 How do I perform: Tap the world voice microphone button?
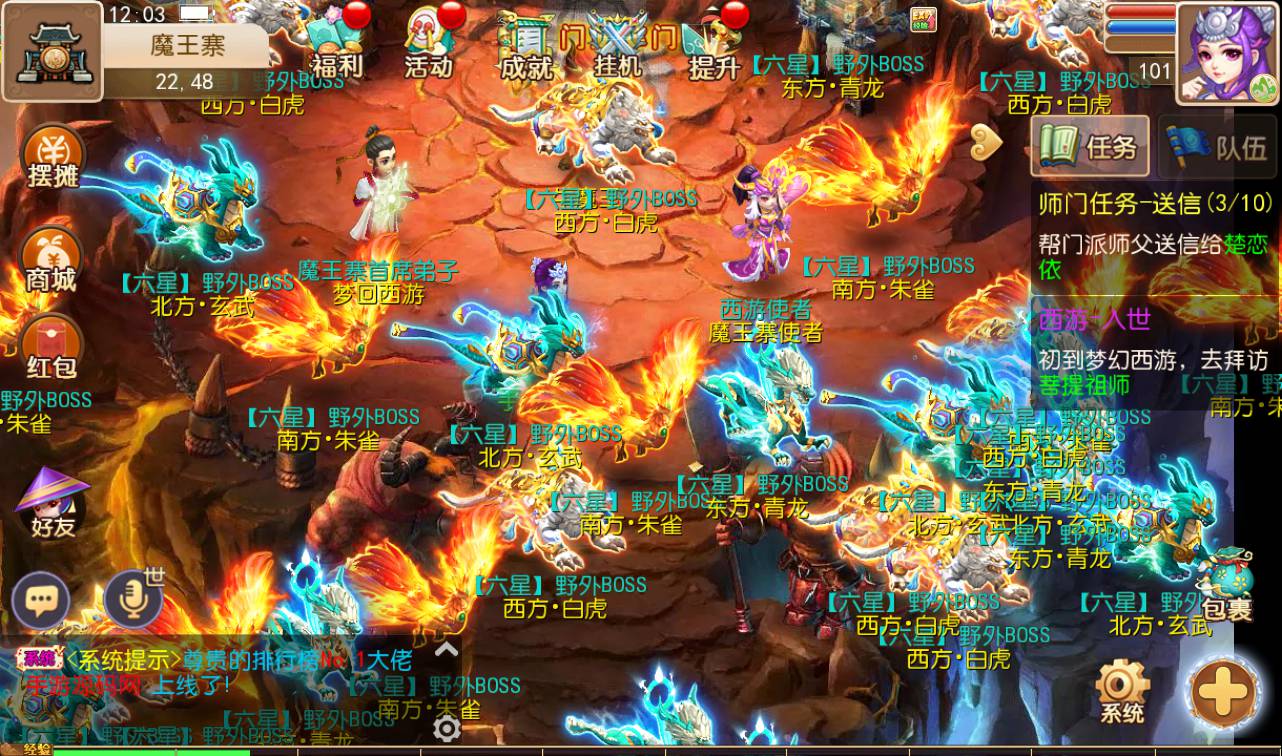[133, 600]
